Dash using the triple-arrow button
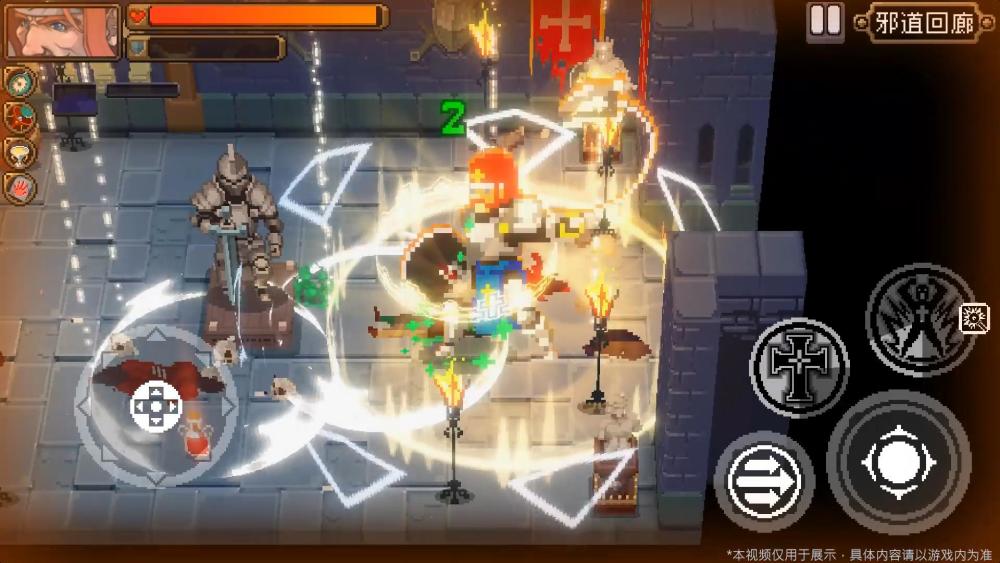The height and width of the screenshot is (563, 1000). 764,482
